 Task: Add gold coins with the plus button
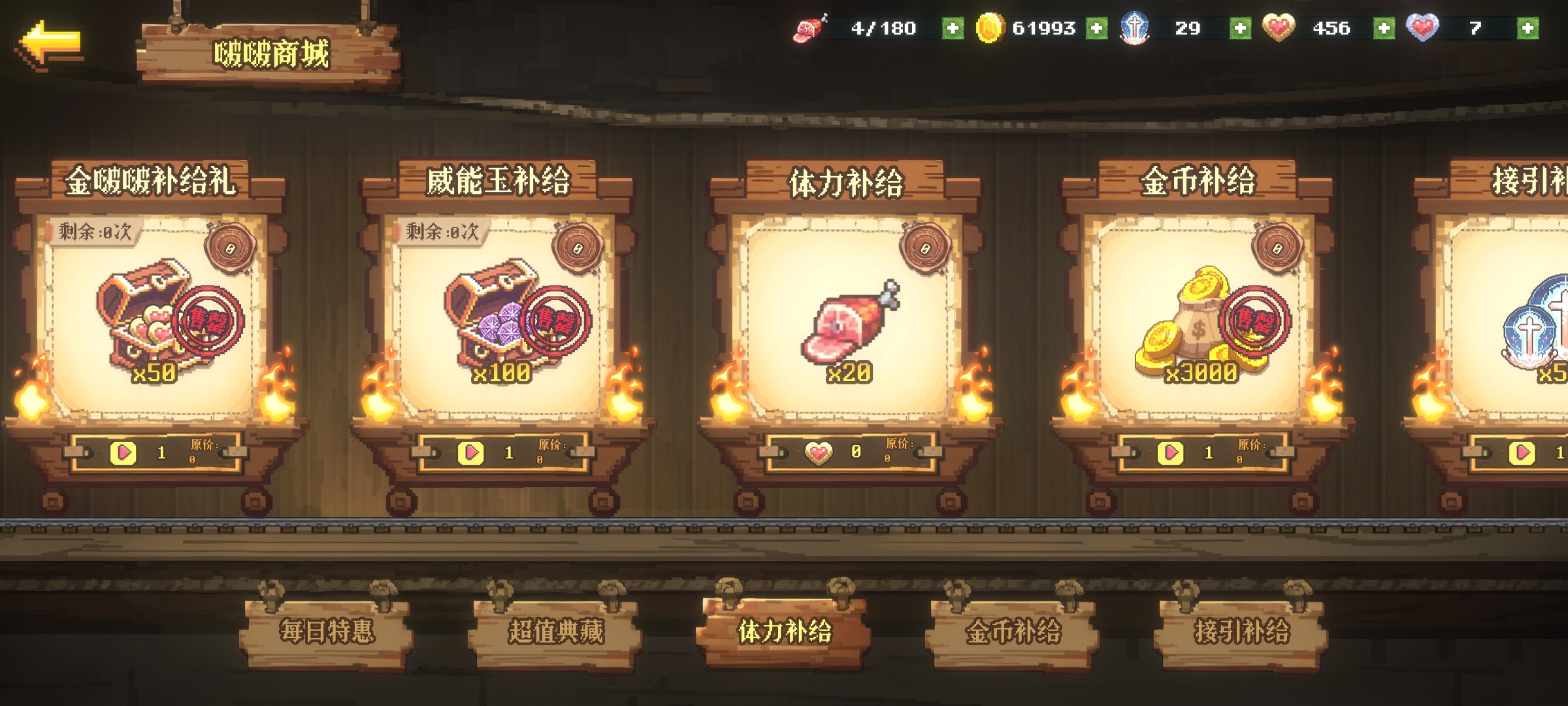click(1096, 28)
